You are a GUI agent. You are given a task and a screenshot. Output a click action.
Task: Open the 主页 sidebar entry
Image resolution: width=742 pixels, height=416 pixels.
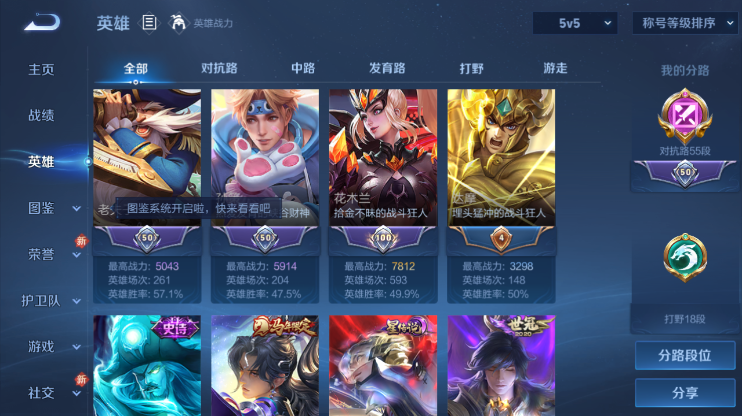point(41,69)
